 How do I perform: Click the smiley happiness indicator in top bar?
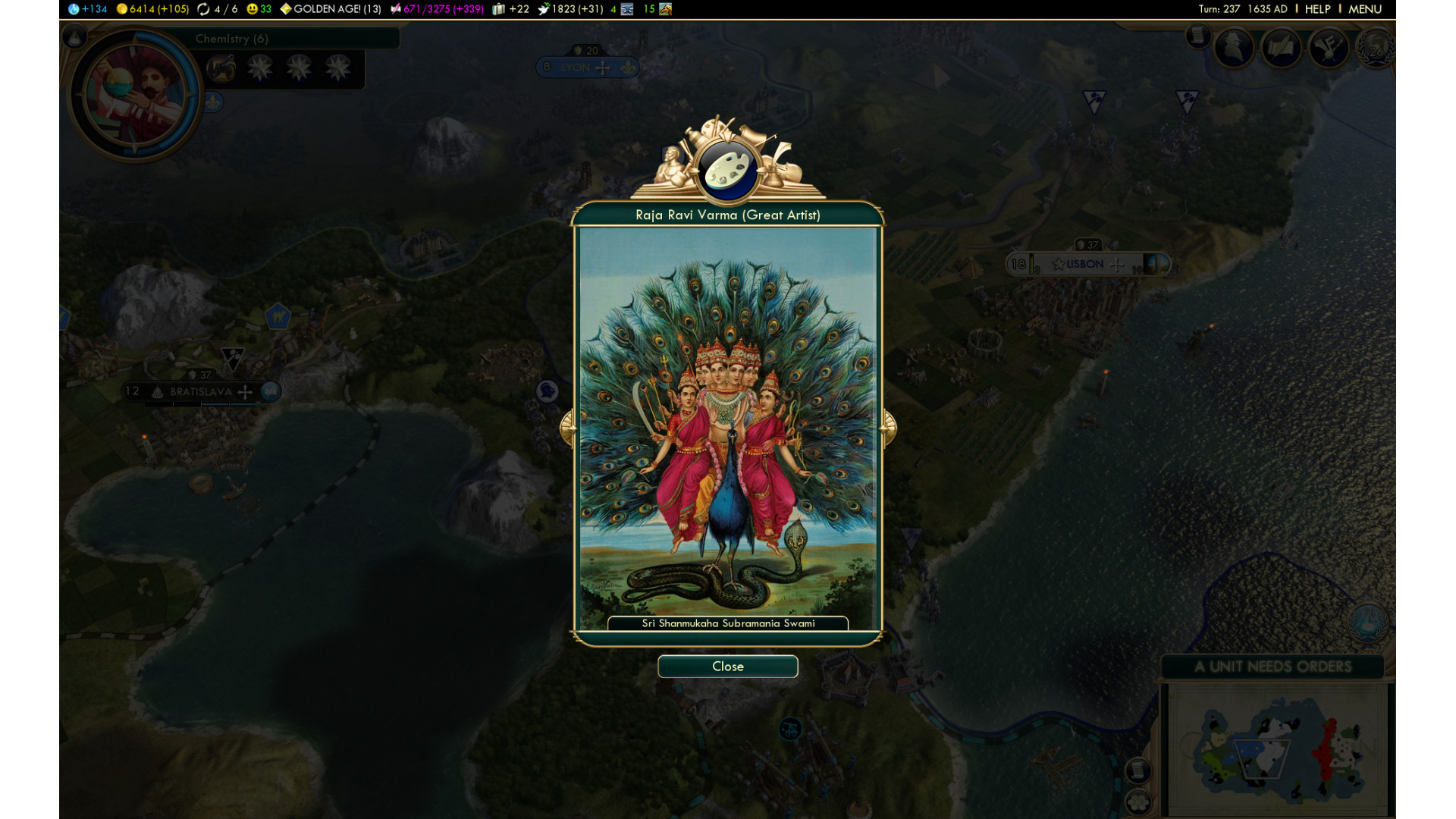[x=259, y=9]
